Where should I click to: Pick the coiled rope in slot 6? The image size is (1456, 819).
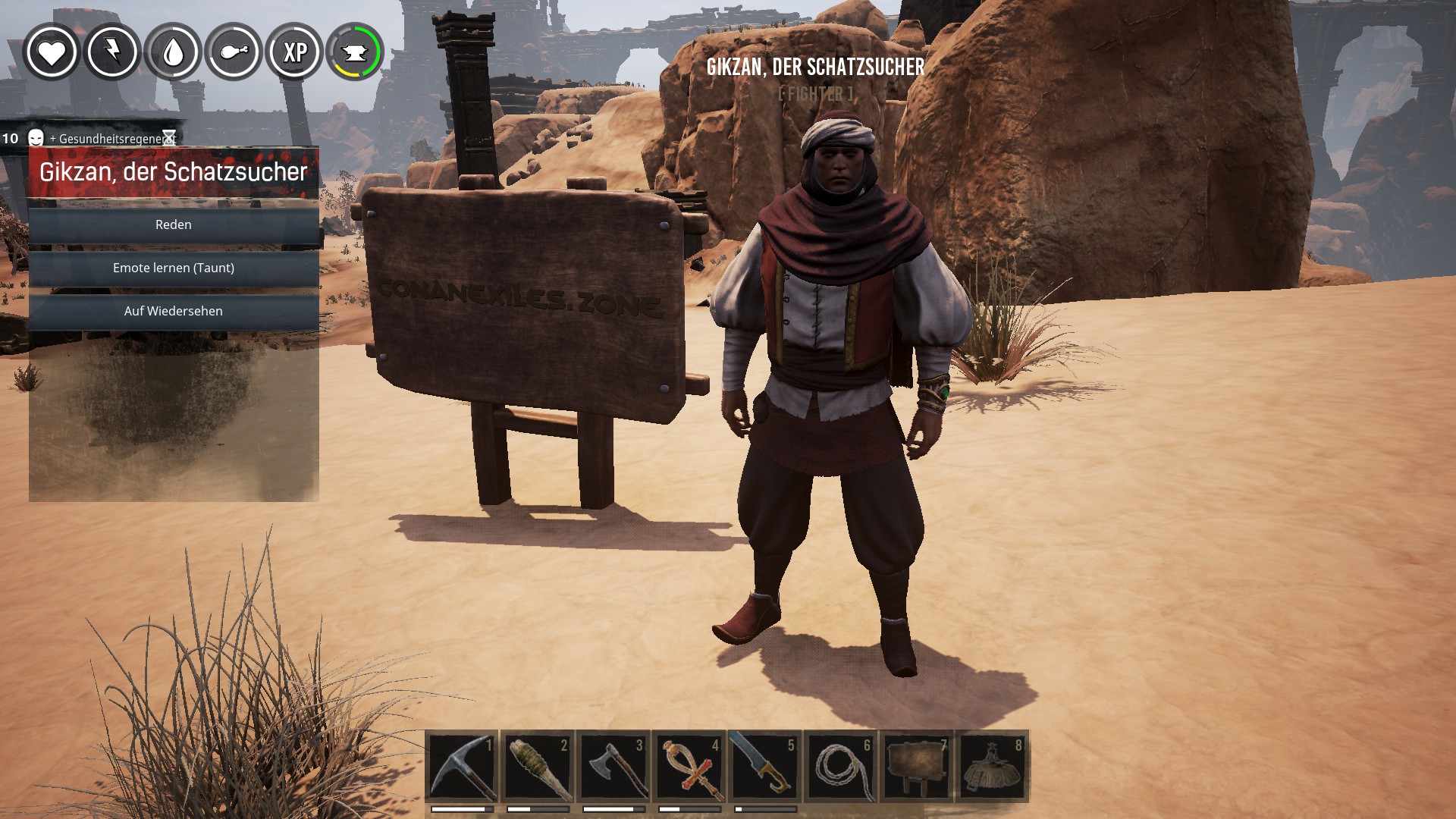click(841, 767)
